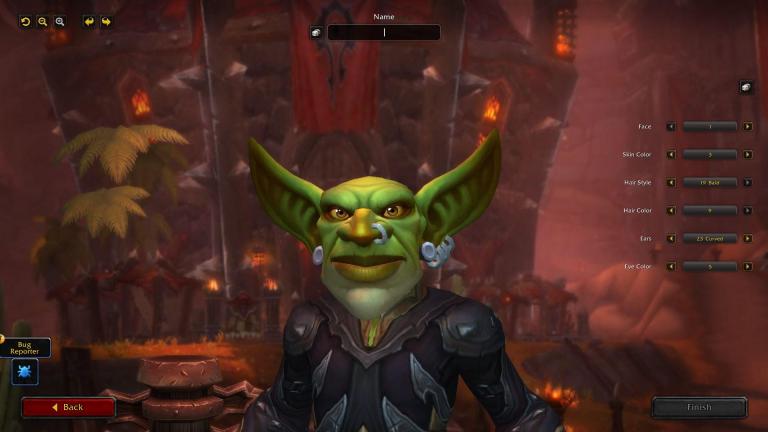Choose next Skin Color
768x432 pixels.
pos(748,154)
